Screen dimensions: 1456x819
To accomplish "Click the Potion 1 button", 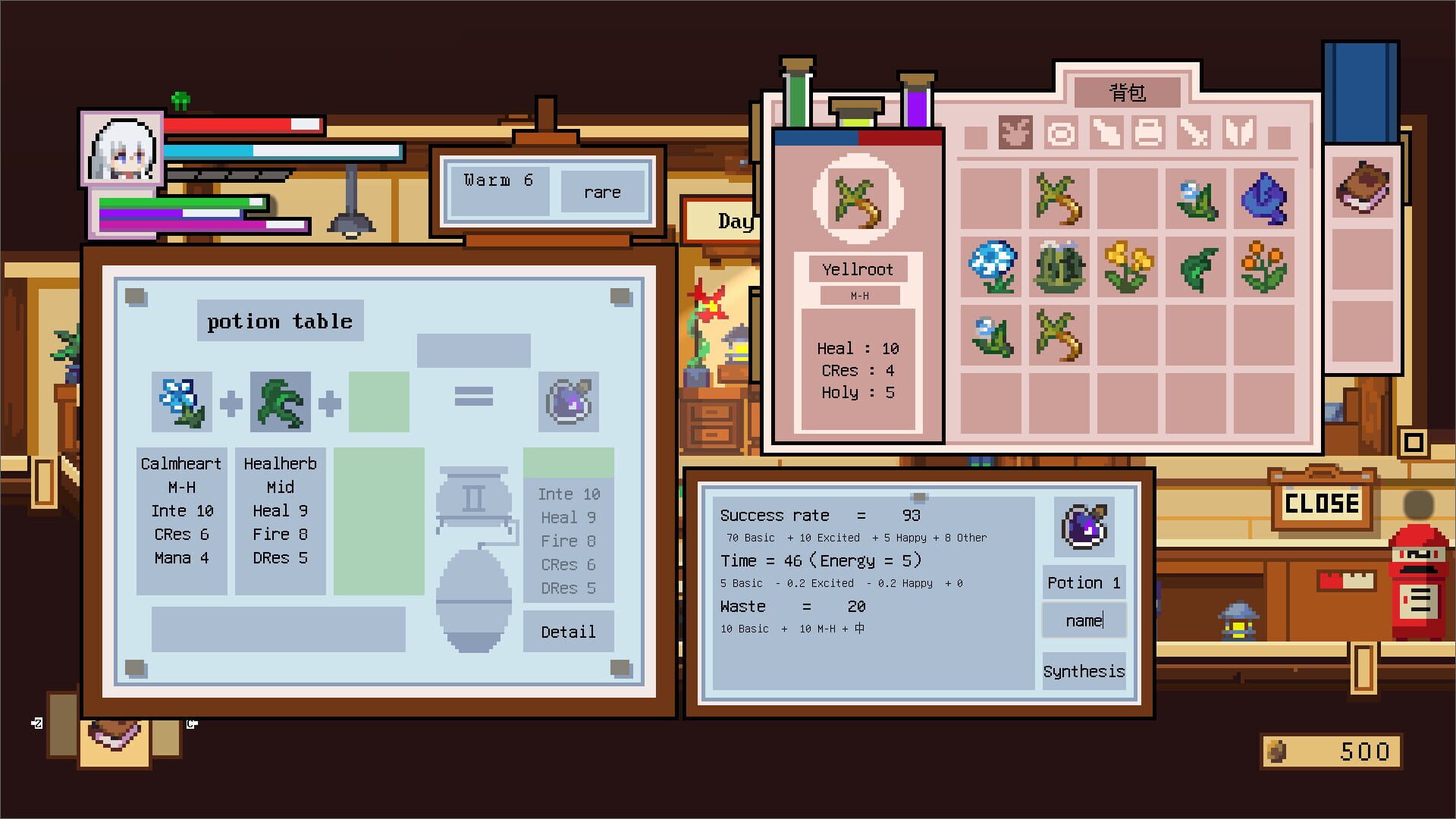I will [1083, 582].
